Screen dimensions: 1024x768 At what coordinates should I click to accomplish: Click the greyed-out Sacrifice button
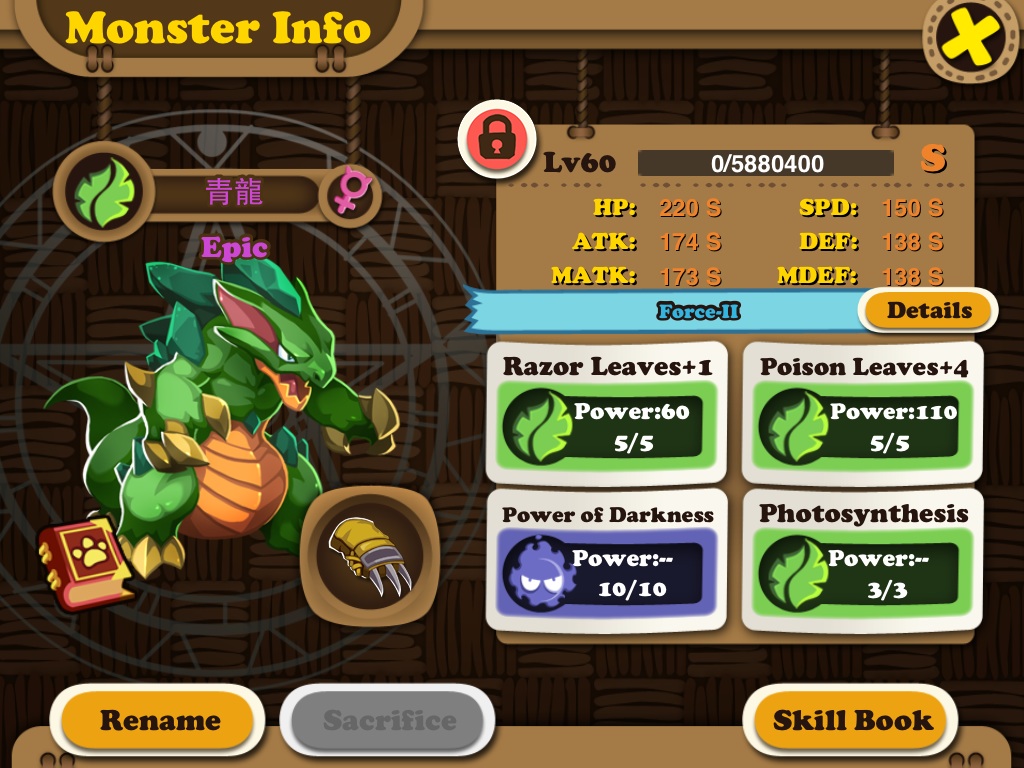(x=389, y=720)
